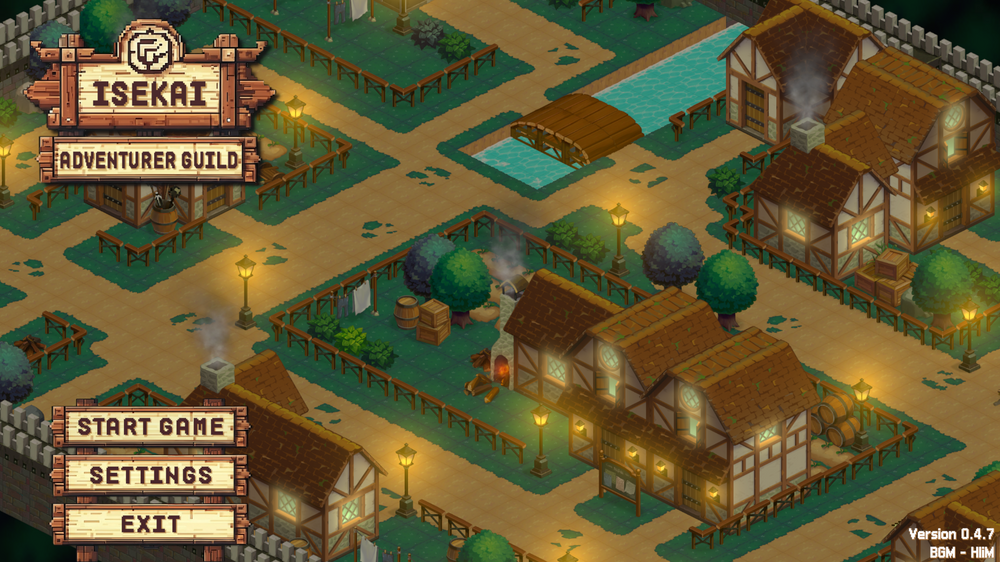This screenshot has width=1000, height=562.
Task: Choose Exit to quit the game
Action: tap(151, 524)
